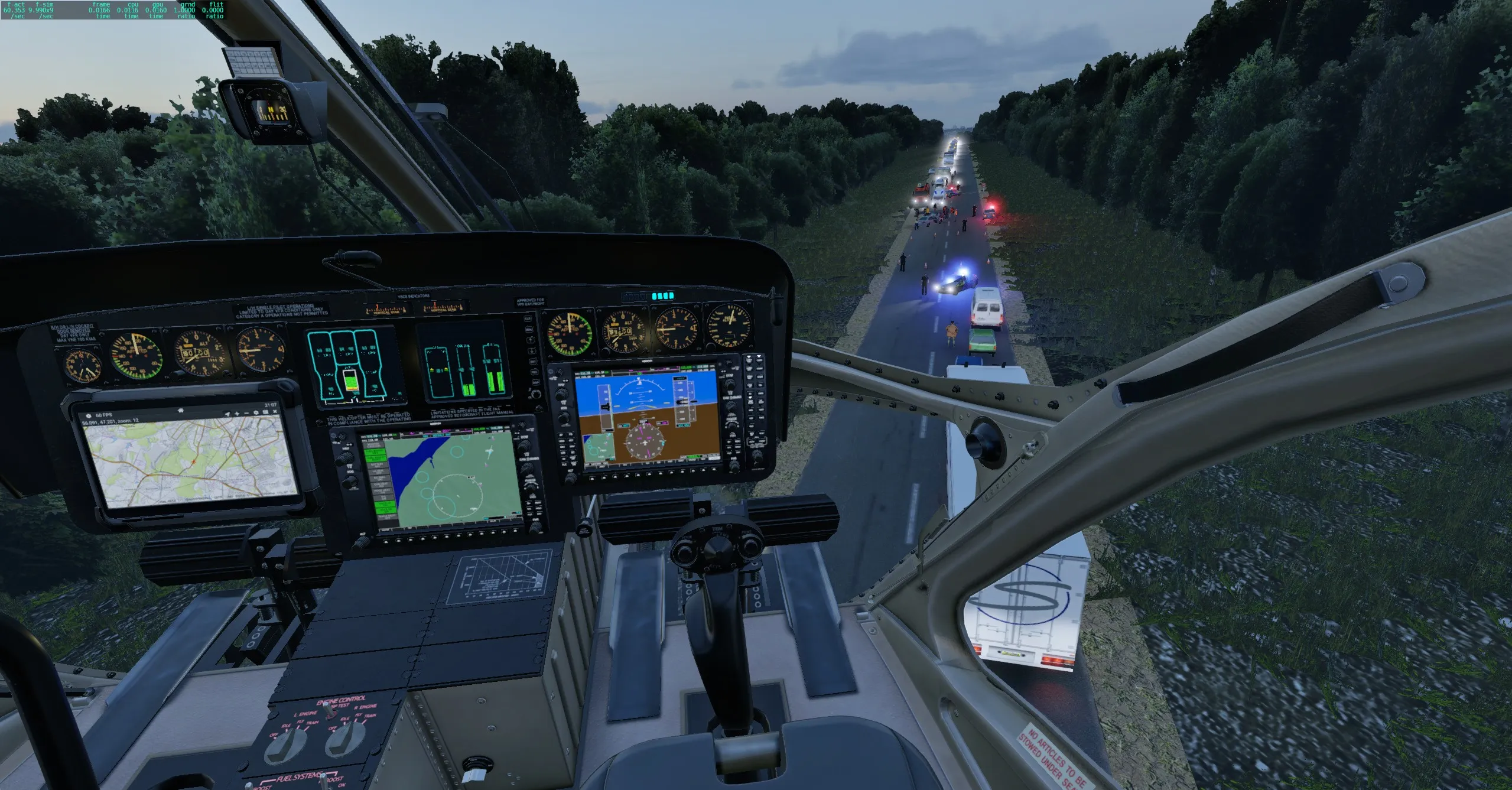The image size is (1512, 790).
Task: Close the tablet map app with X
Action: click(x=275, y=411)
